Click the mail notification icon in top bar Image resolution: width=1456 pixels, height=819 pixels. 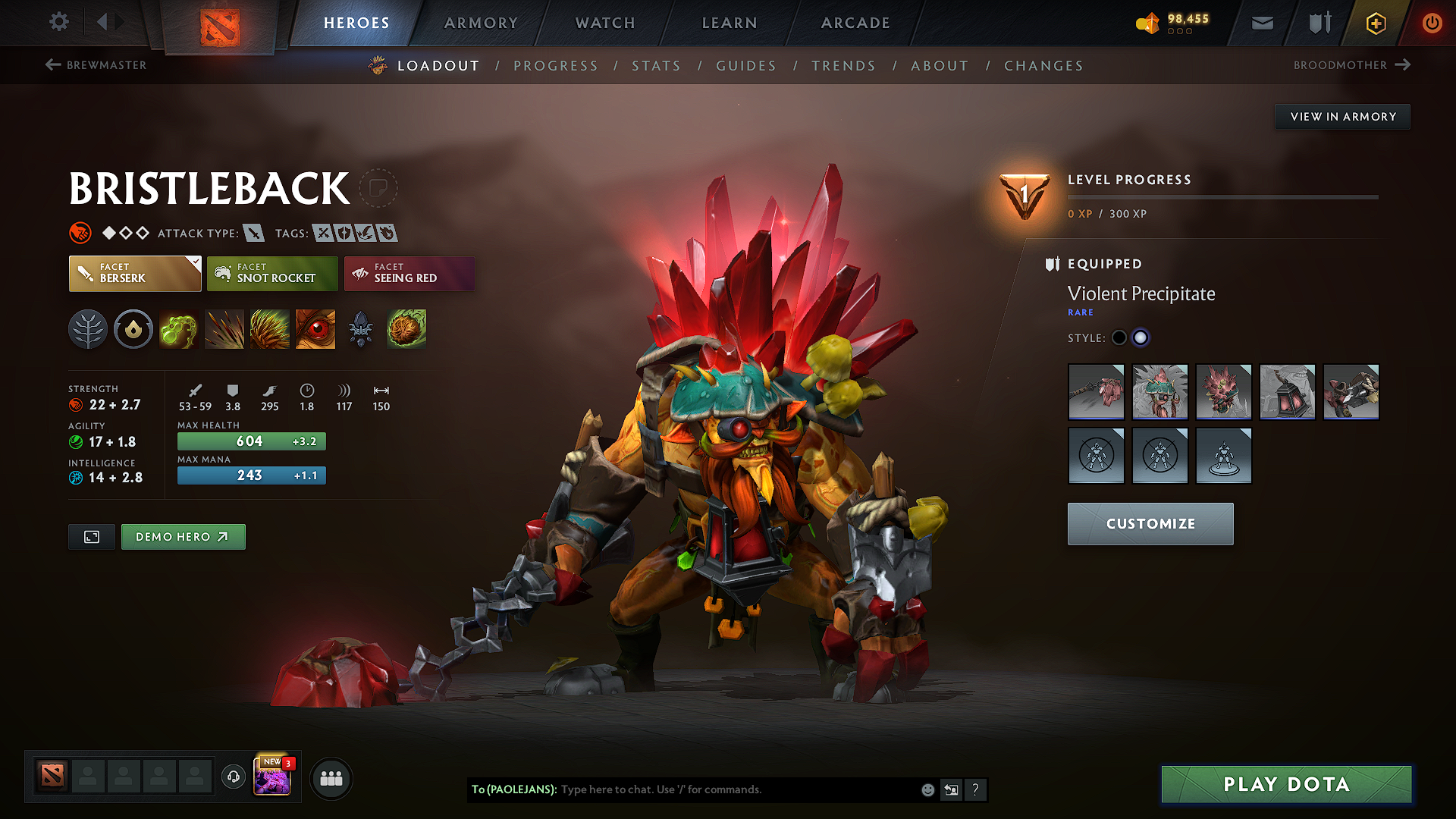pos(1261,23)
